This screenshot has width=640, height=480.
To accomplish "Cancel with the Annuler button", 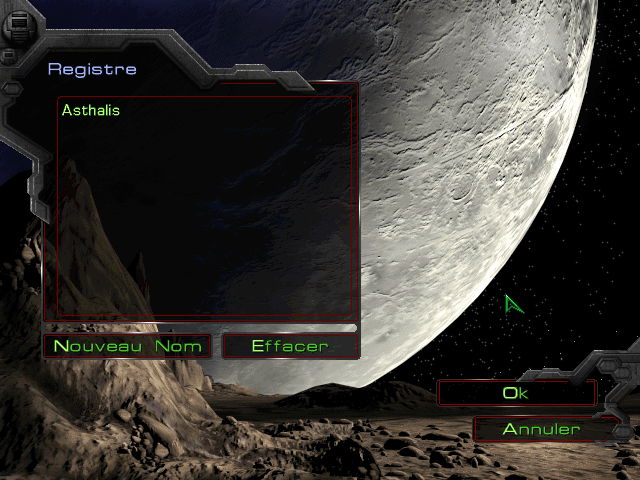I will coord(541,429).
